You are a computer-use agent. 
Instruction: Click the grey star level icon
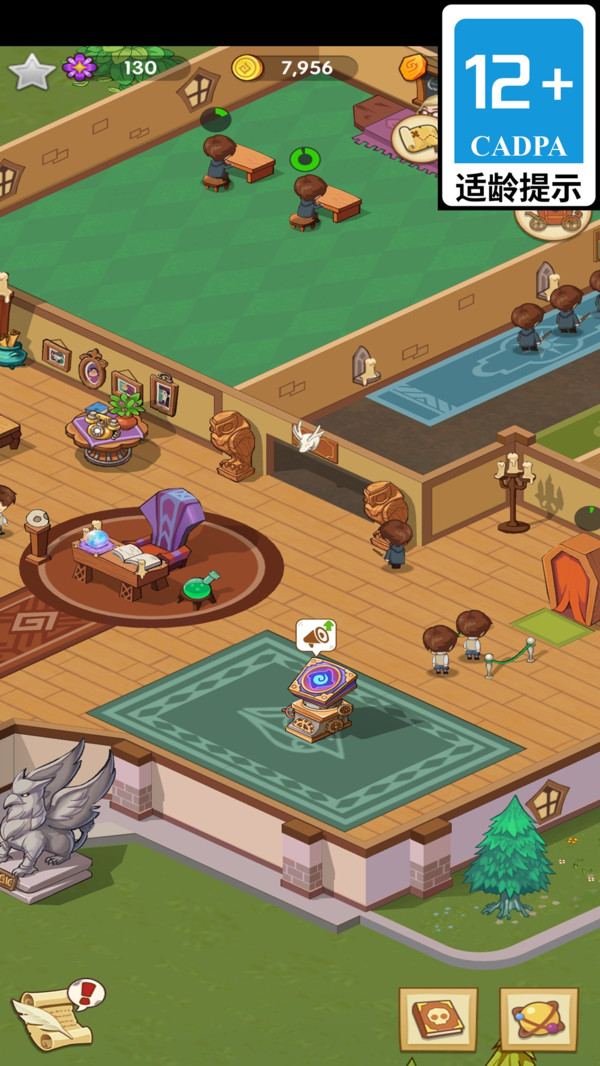pos(31,71)
